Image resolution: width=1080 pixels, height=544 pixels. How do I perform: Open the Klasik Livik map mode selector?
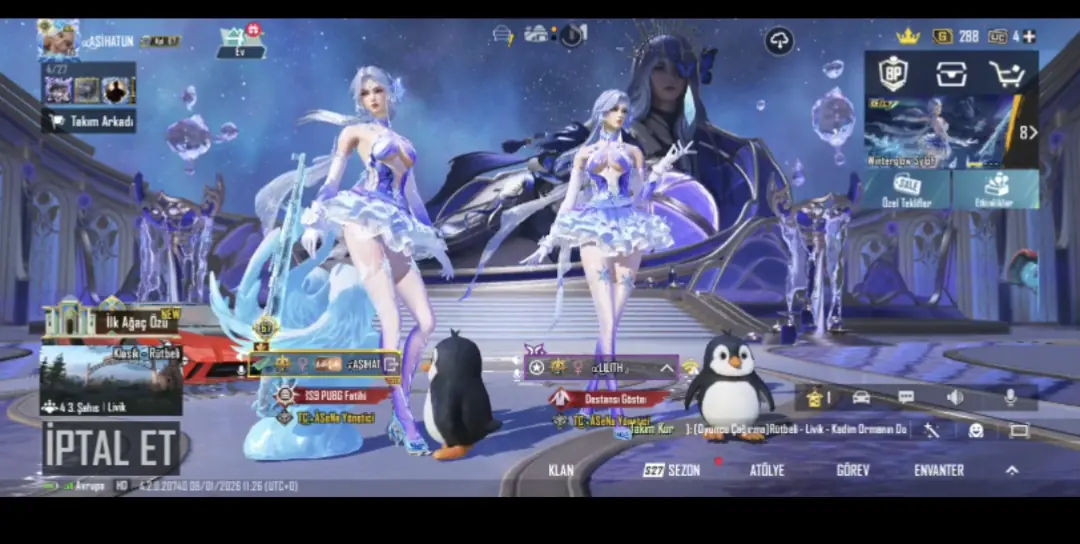111,380
